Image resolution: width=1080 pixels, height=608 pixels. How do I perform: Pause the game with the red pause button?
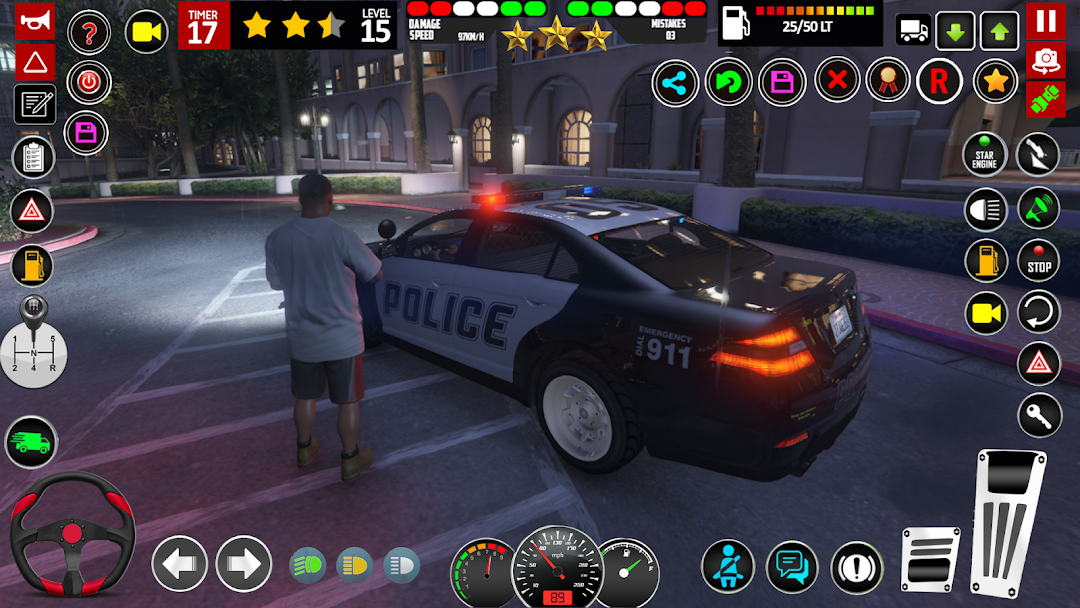(1045, 20)
